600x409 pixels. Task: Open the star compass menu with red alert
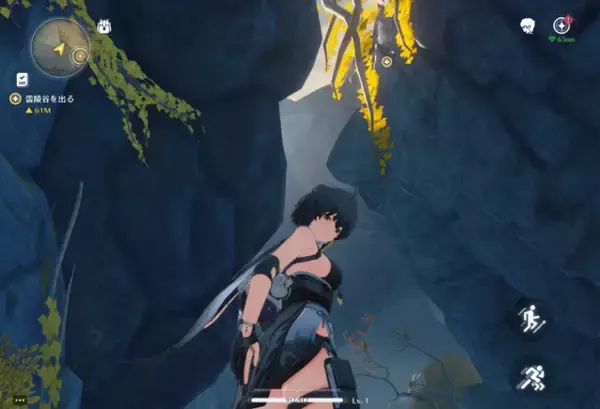[x=562, y=24]
